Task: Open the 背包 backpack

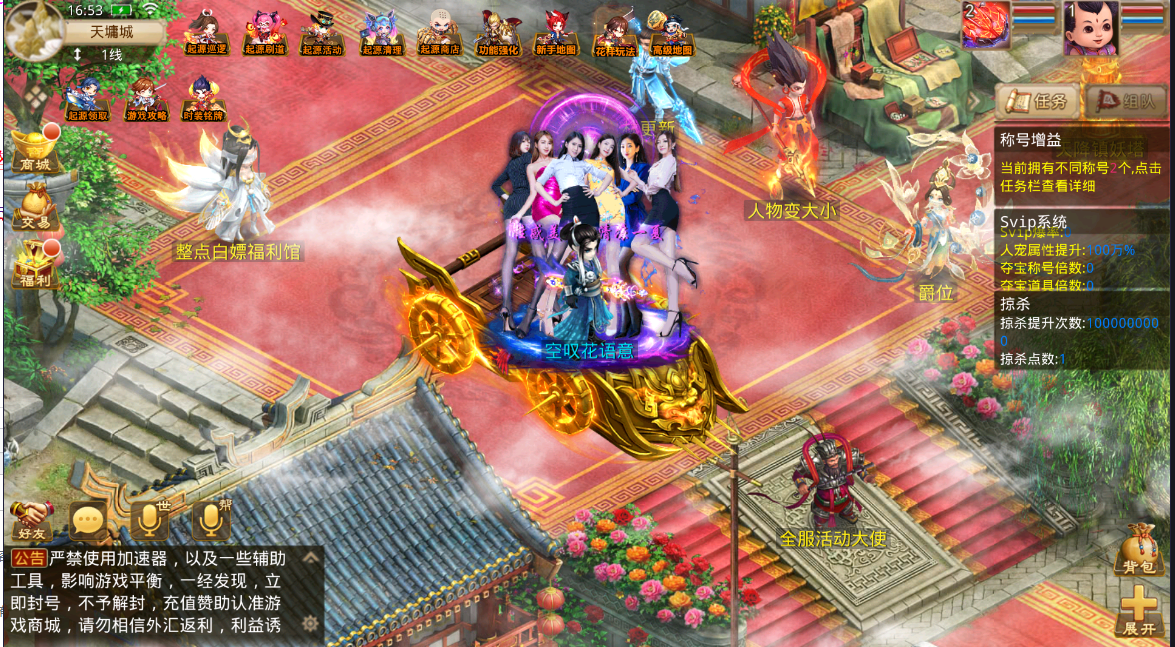Action: [x=1138, y=552]
